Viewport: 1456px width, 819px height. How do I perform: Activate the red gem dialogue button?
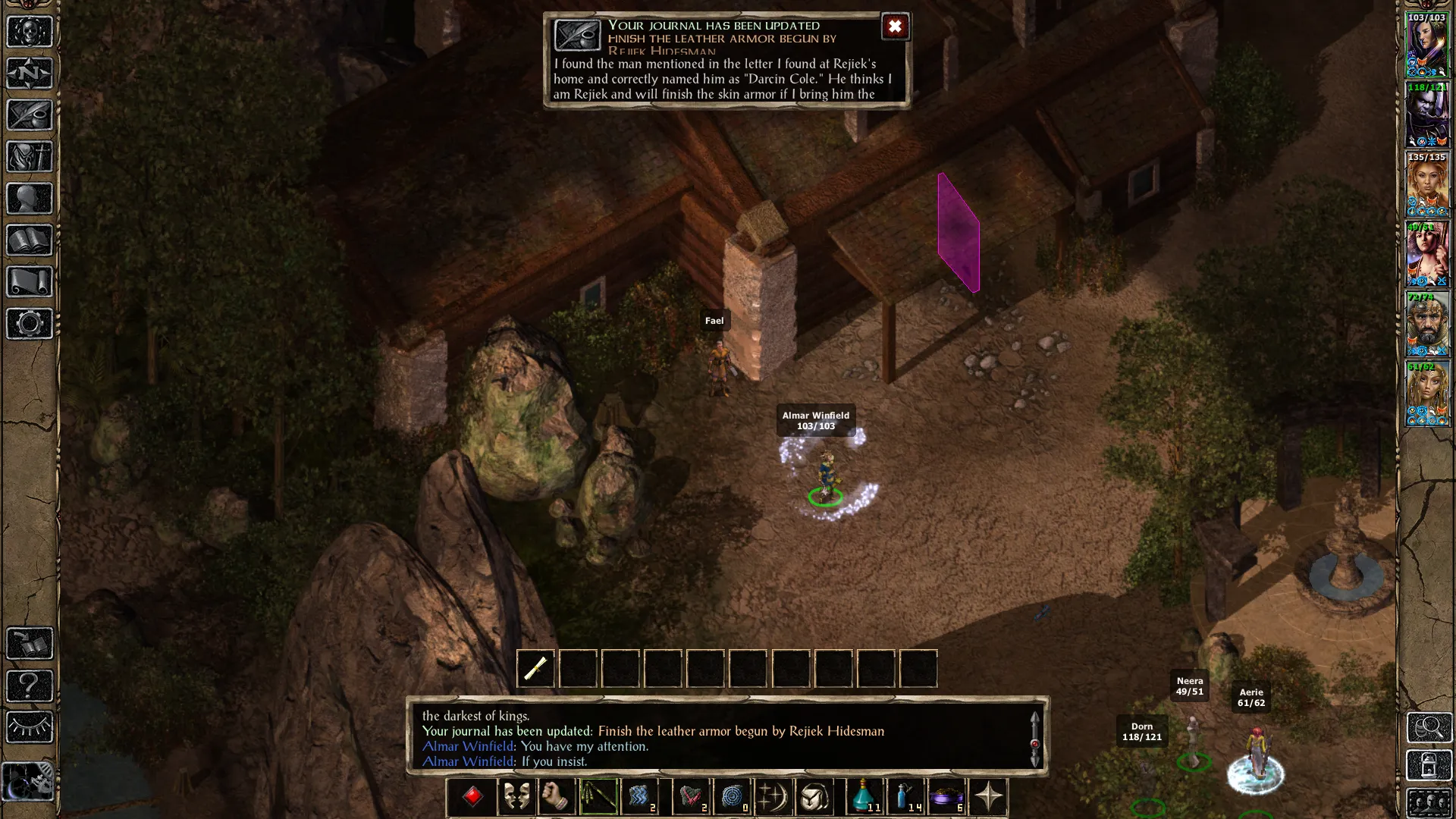click(x=472, y=797)
